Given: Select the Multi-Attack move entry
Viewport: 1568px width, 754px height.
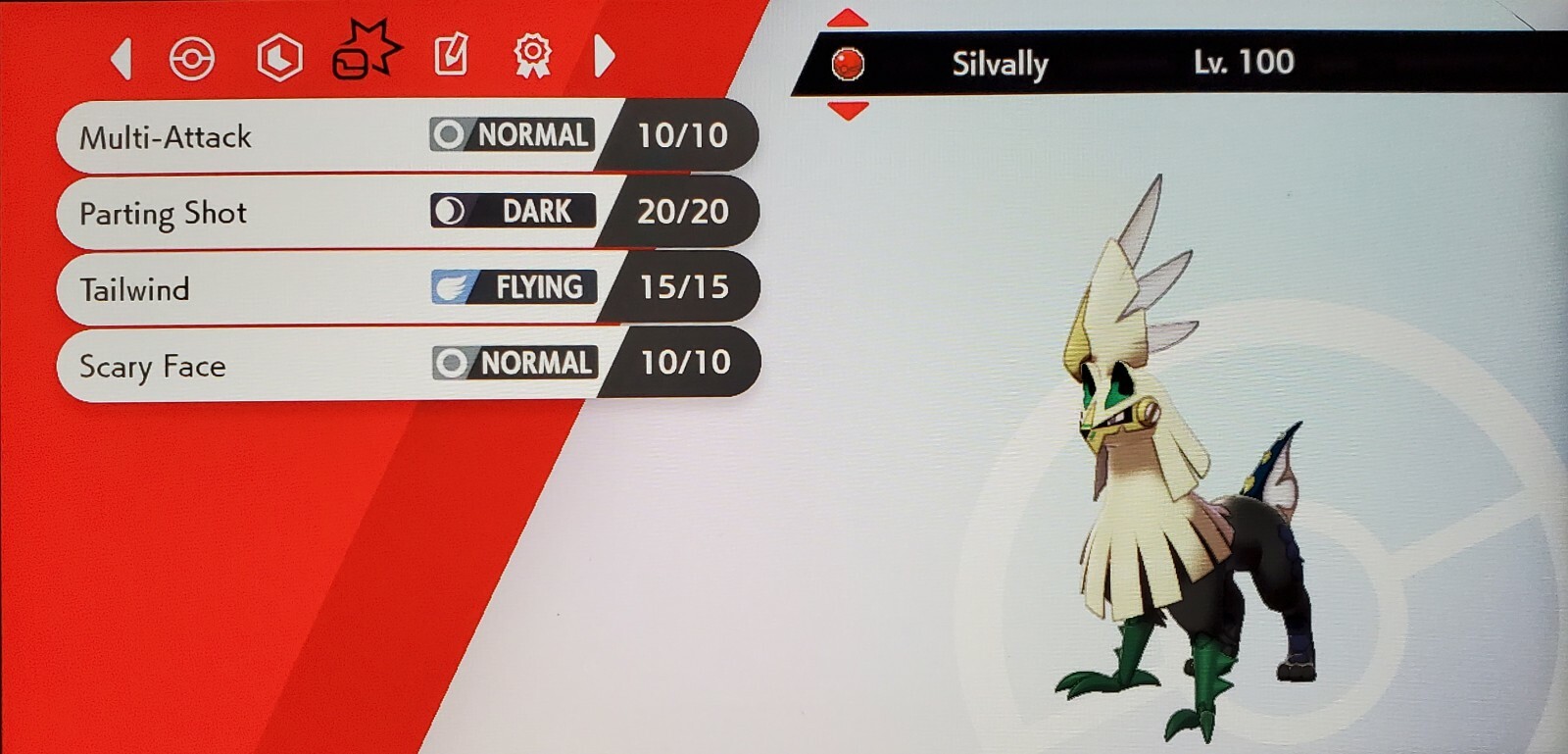Looking at the screenshot, I should 167,137.
